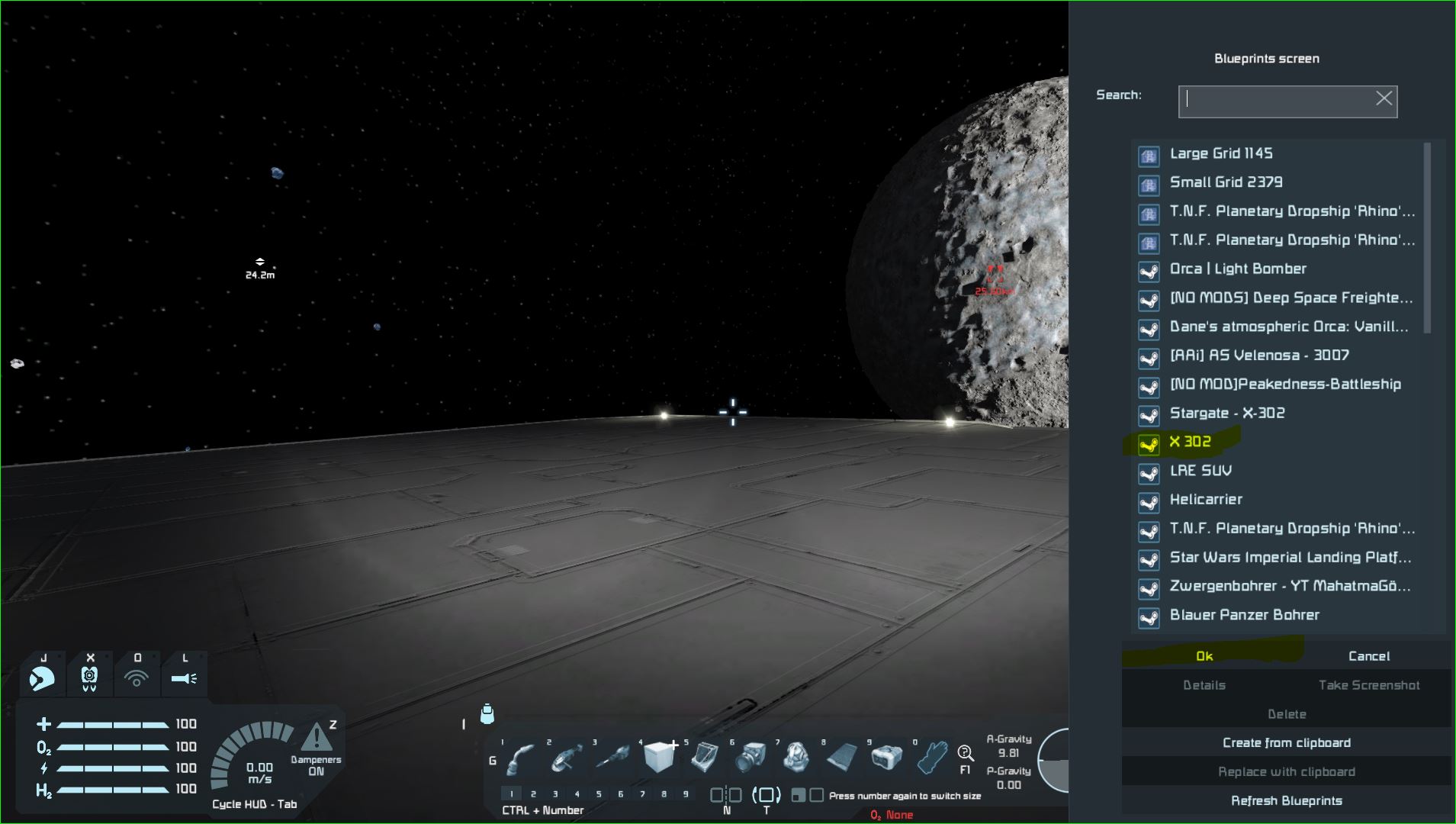Select the armor block in toolbar slot 4
Image resolution: width=1456 pixels, height=824 pixels.
(x=659, y=758)
